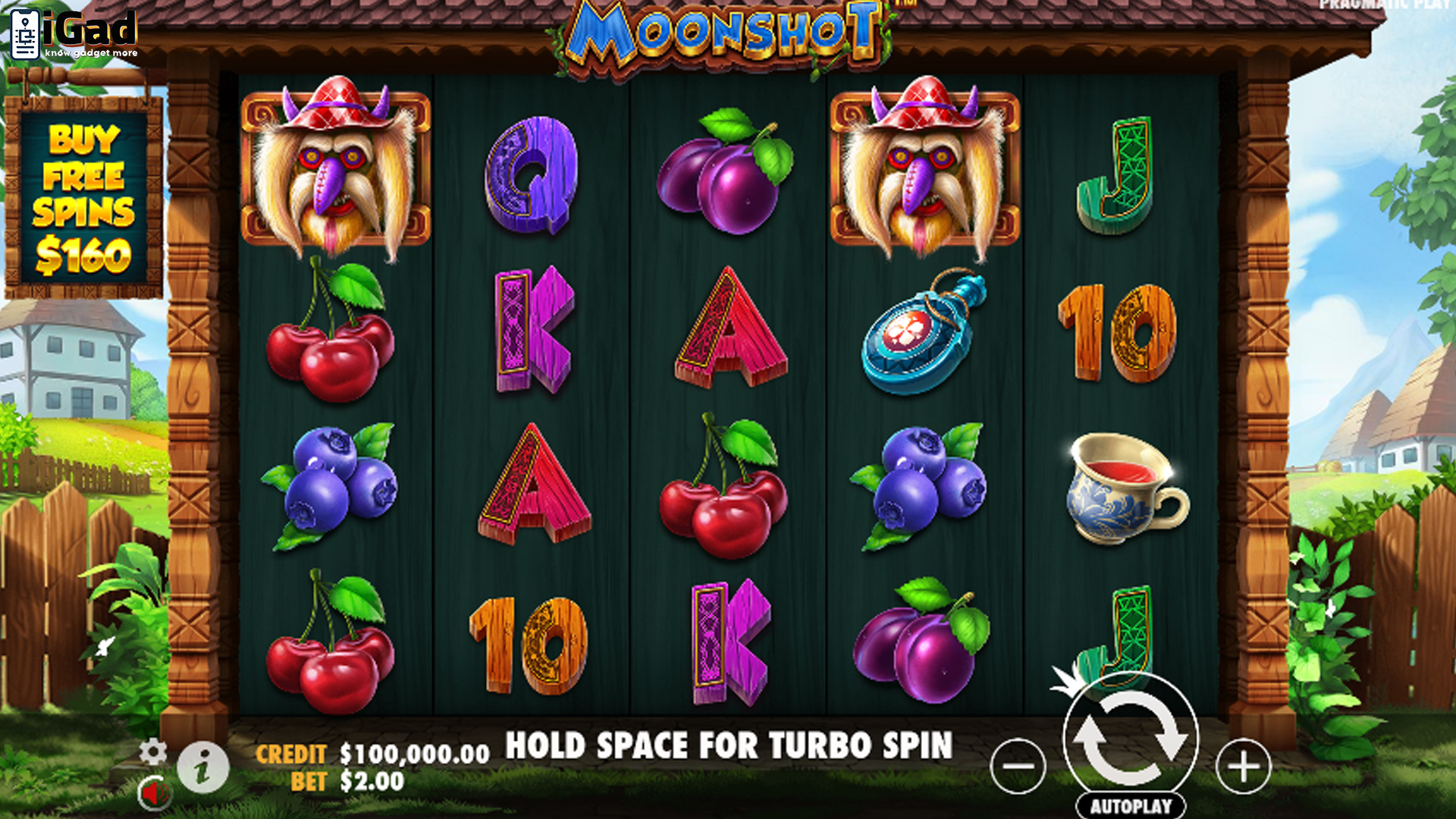This screenshot has height=819, width=1456.
Task: Decrease the bet with the minus button
Action: pyautogui.click(x=1018, y=766)
